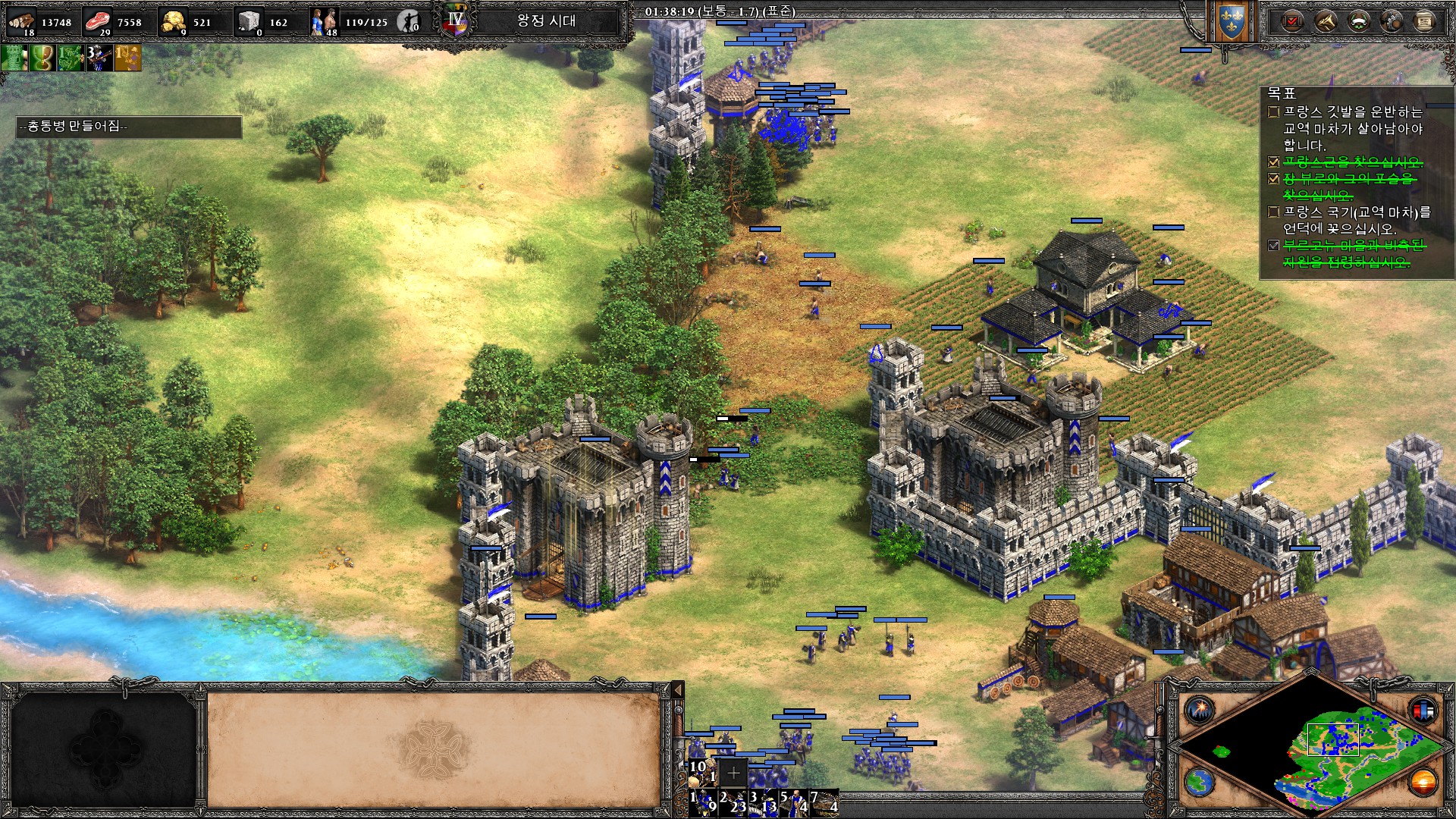Select control group 3 with 13 units
1456x819 pixels.
[x=764, y=802]
